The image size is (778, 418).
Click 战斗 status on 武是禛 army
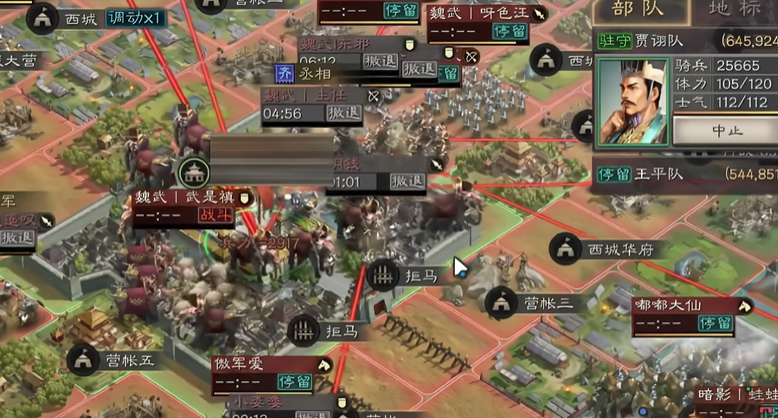point(214,215)
